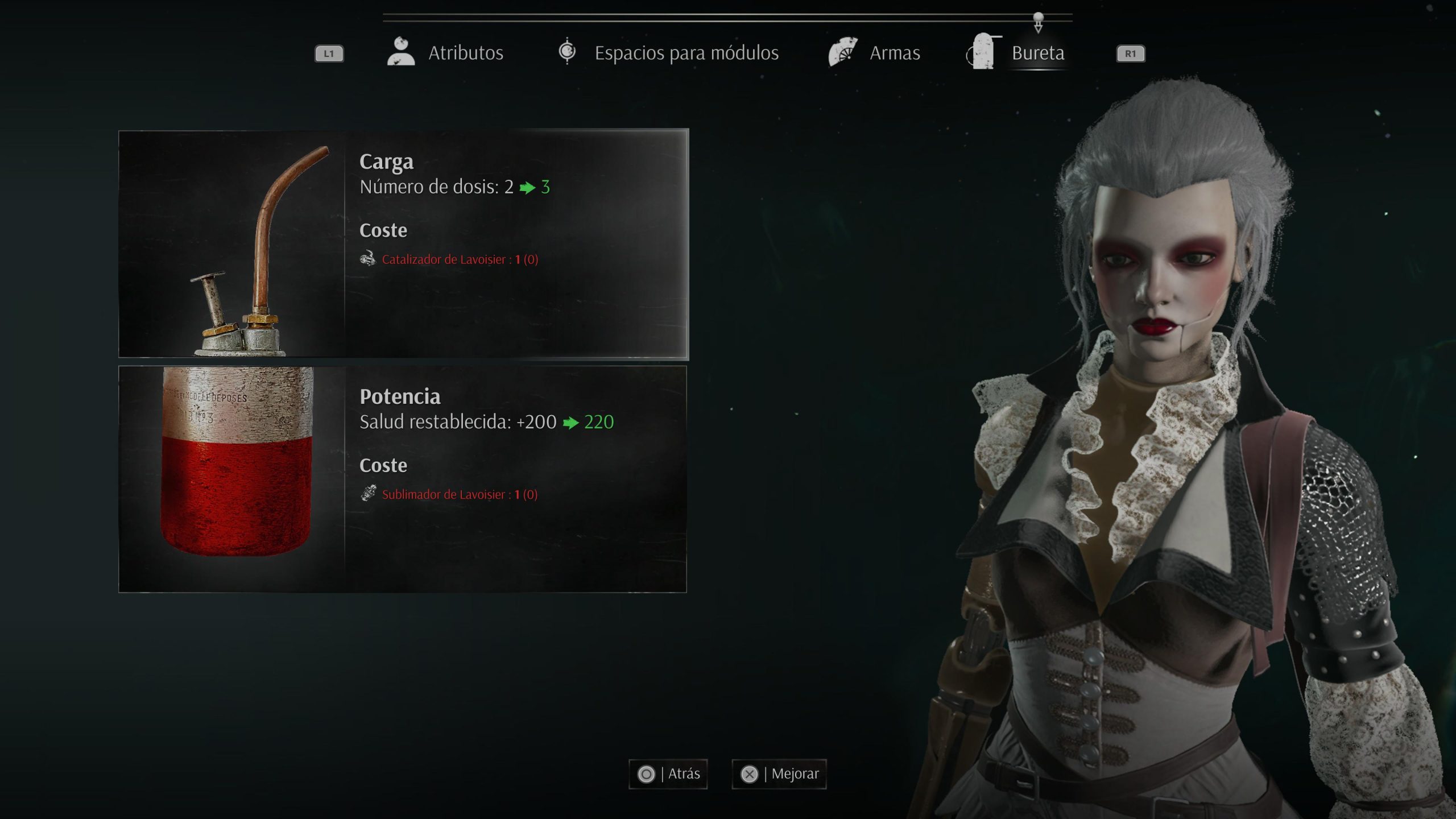
Task: Click the Atrás back button
Action: click(668, 774)
